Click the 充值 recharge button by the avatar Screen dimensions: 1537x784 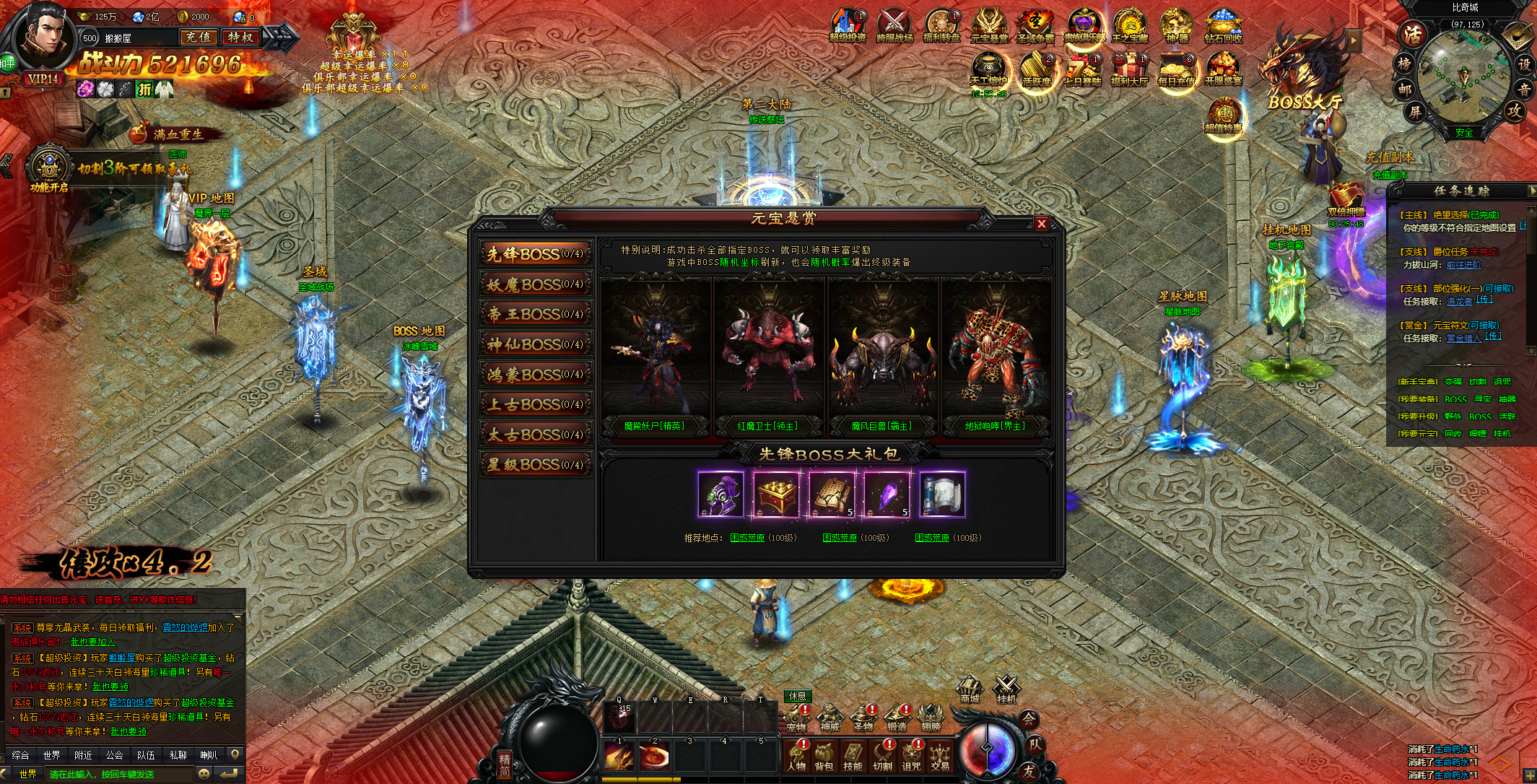(198, 37)
